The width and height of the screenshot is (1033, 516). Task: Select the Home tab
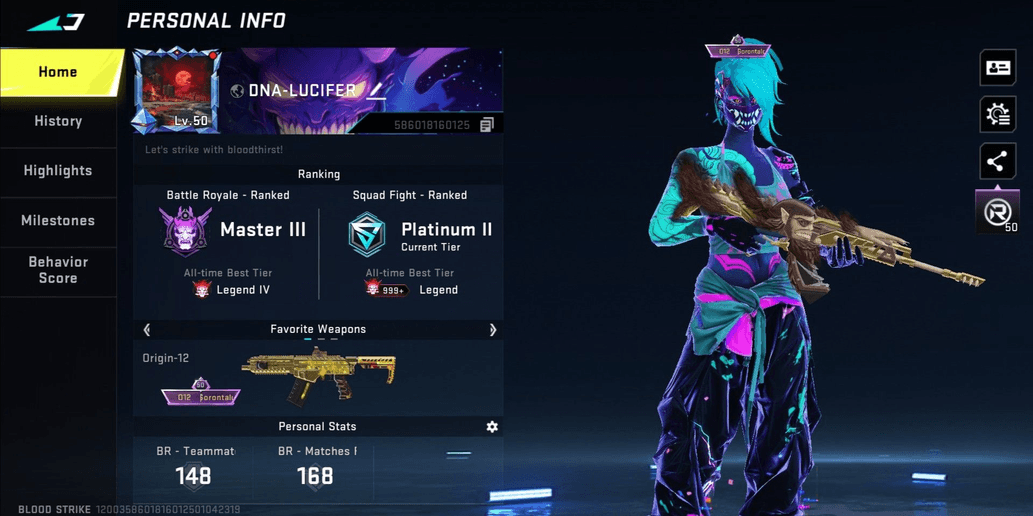[x=58, y=72]
